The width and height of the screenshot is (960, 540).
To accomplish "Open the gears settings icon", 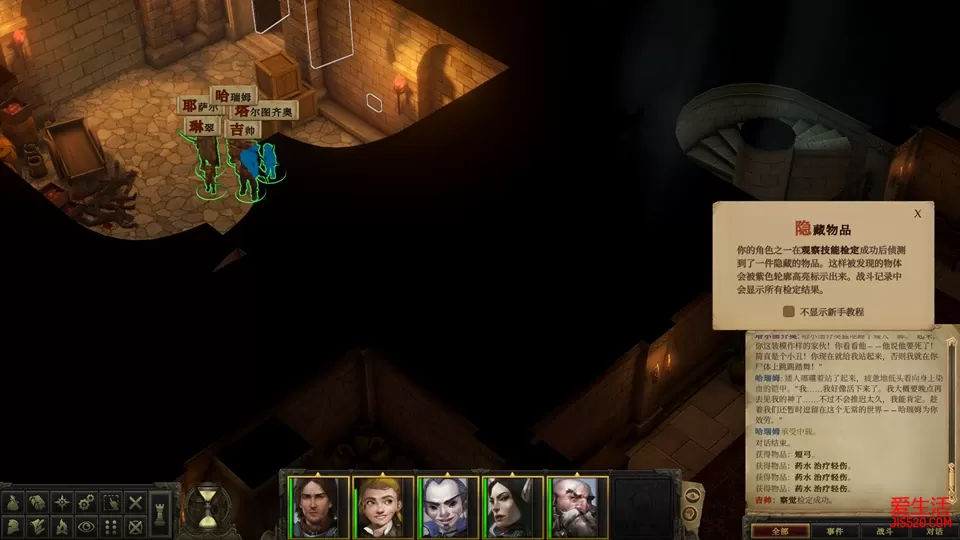I will click(x=86, y=501).
